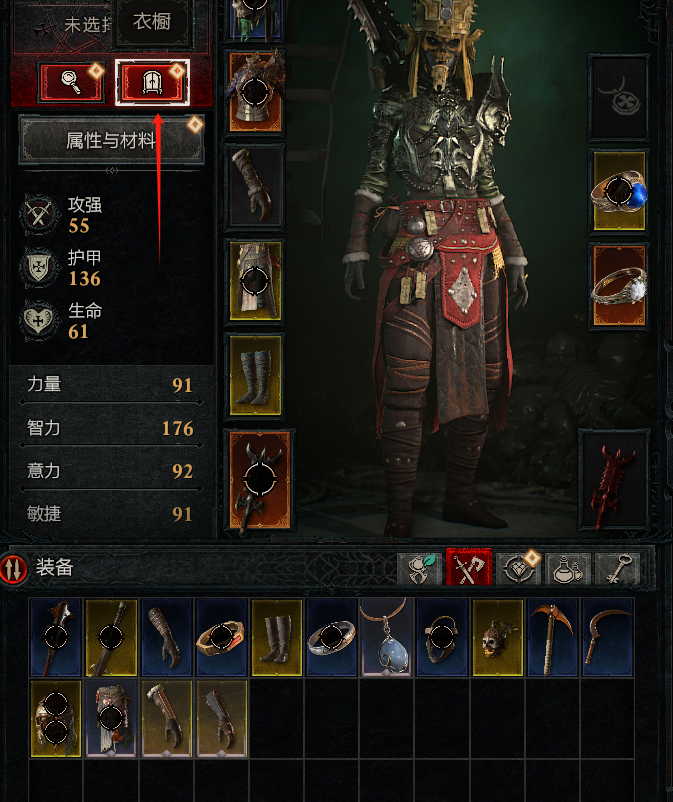Select the equipped leg armor slot
Image resolution: width=673 pixels, height=802 pixels.
254,279
